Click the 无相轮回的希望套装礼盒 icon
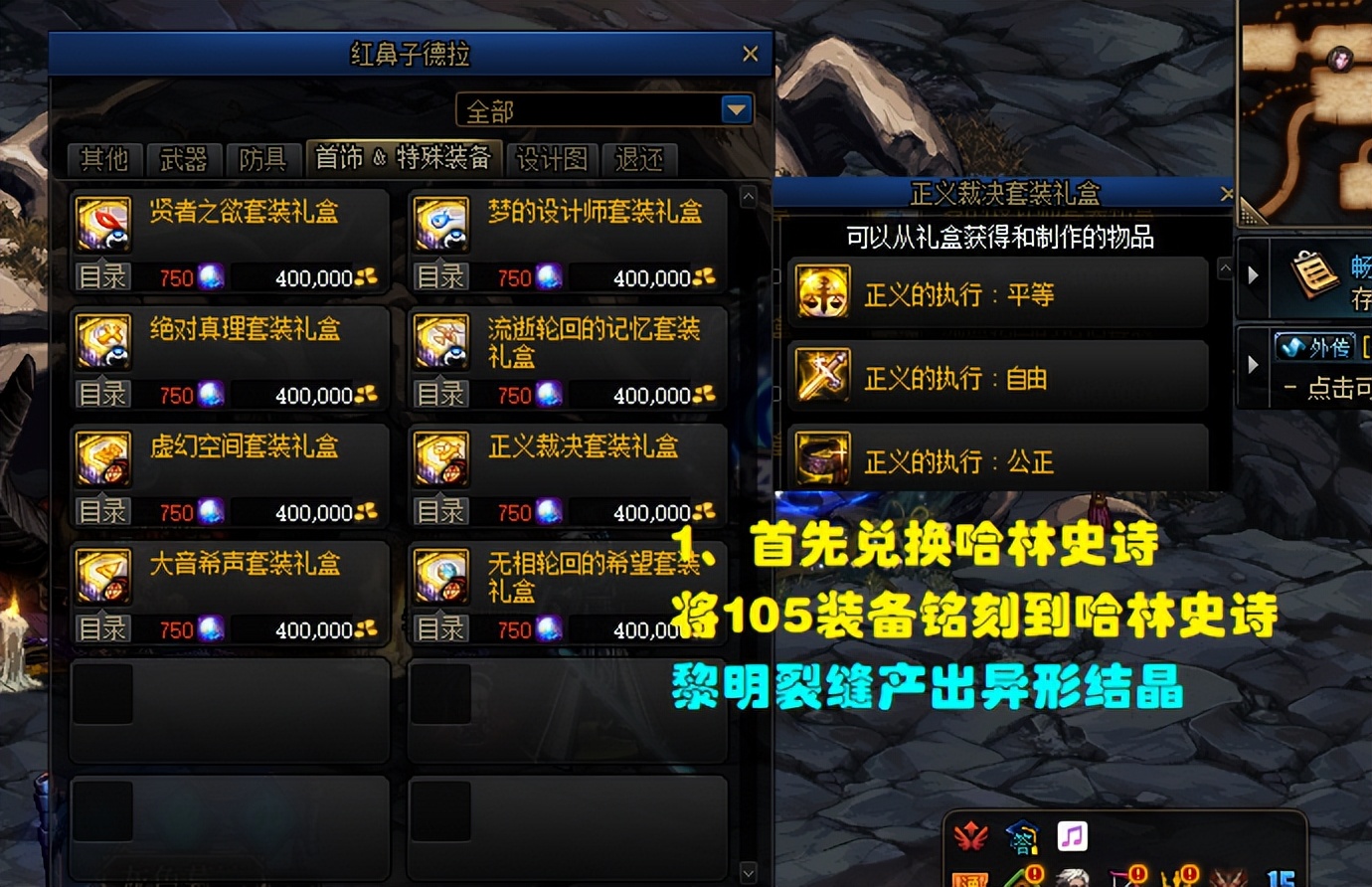 (440, 575)
